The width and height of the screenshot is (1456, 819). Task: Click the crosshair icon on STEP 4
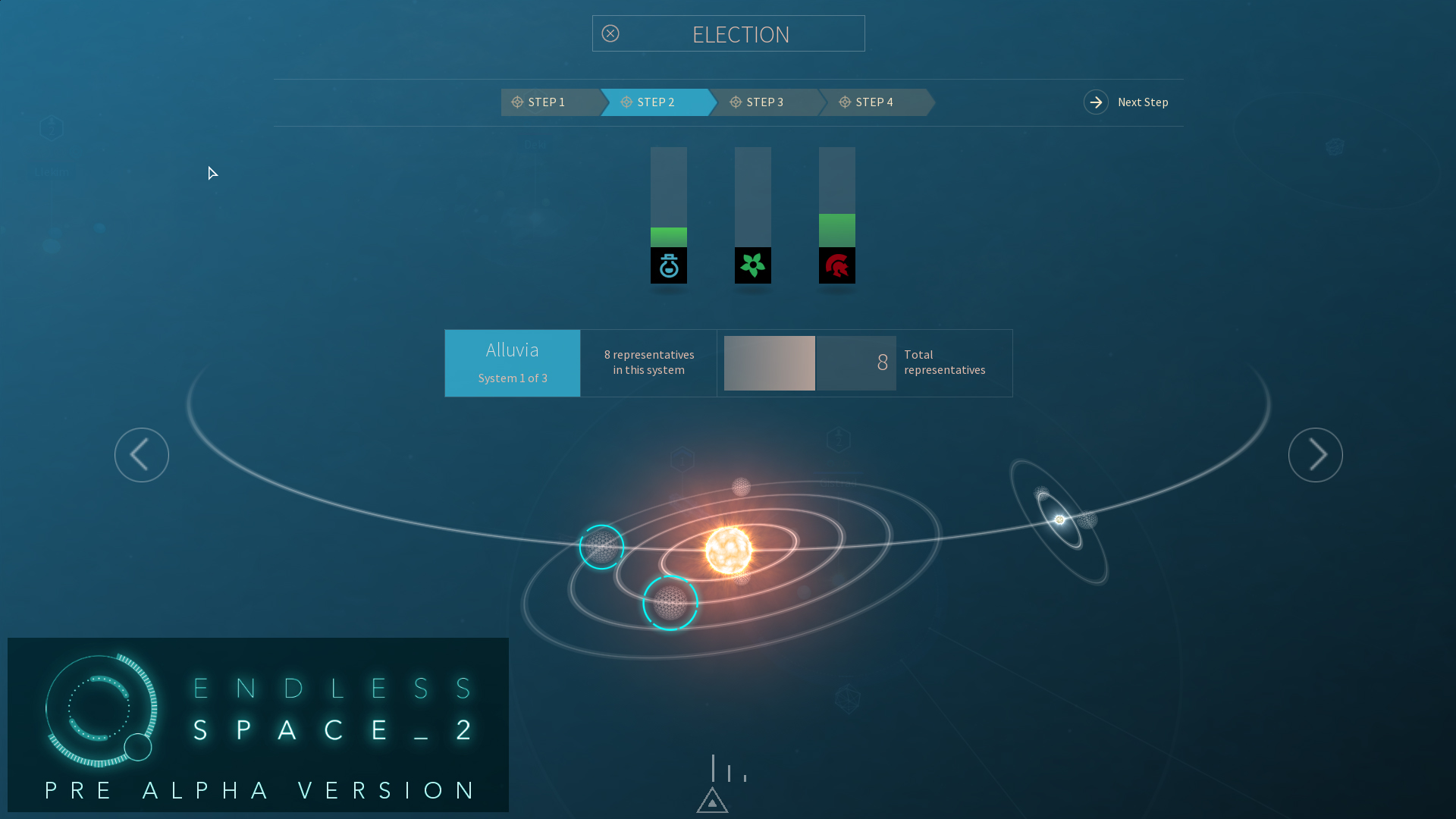coord(844,102)
